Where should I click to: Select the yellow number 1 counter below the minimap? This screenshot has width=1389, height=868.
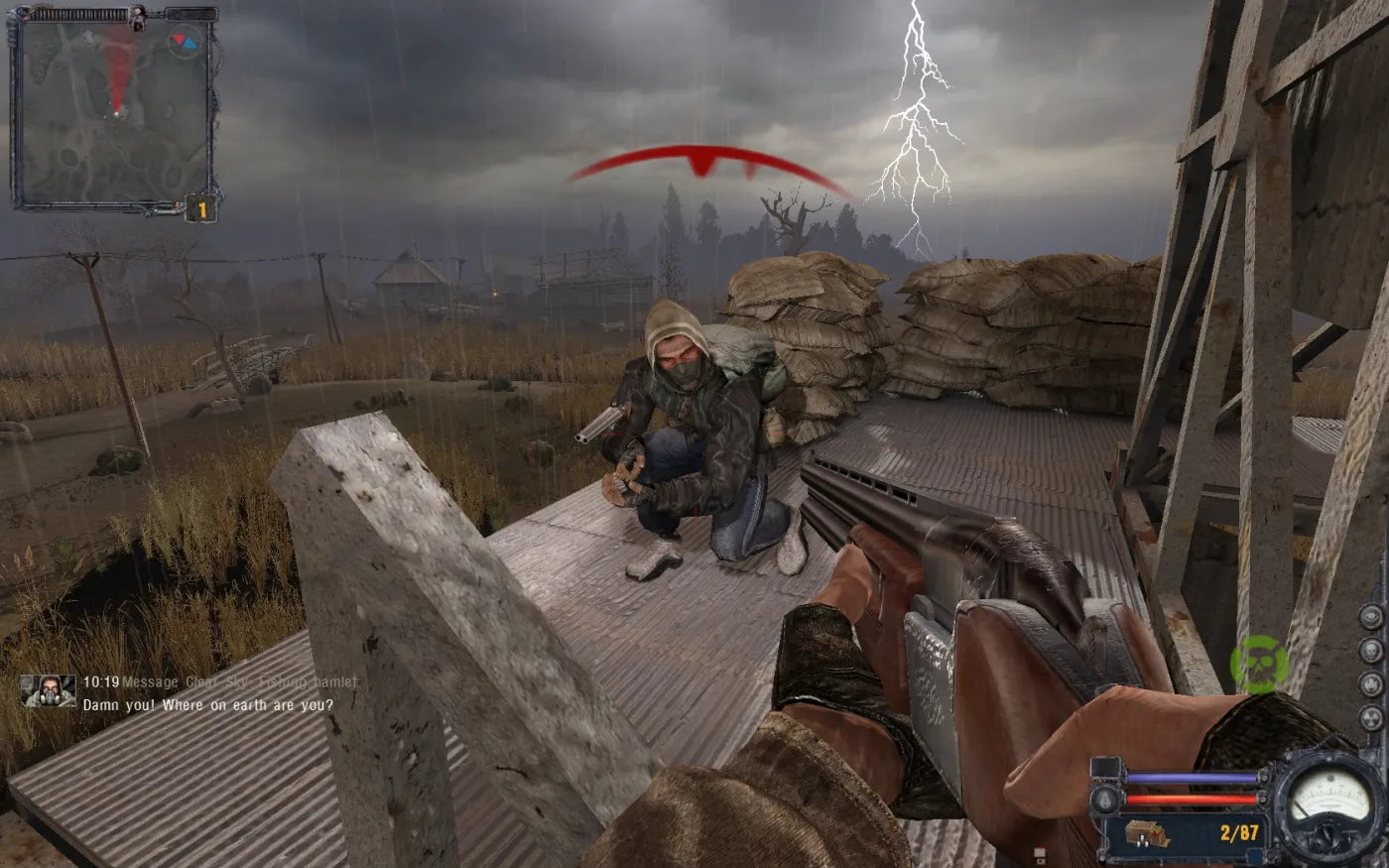(x=201, y=209)
